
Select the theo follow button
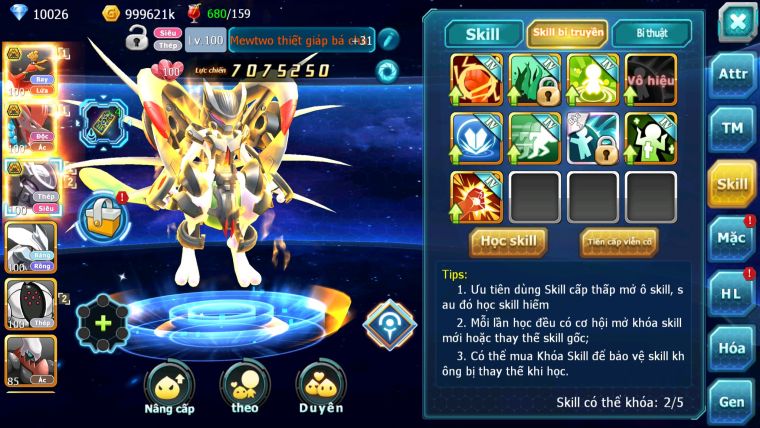pos(243,388)
